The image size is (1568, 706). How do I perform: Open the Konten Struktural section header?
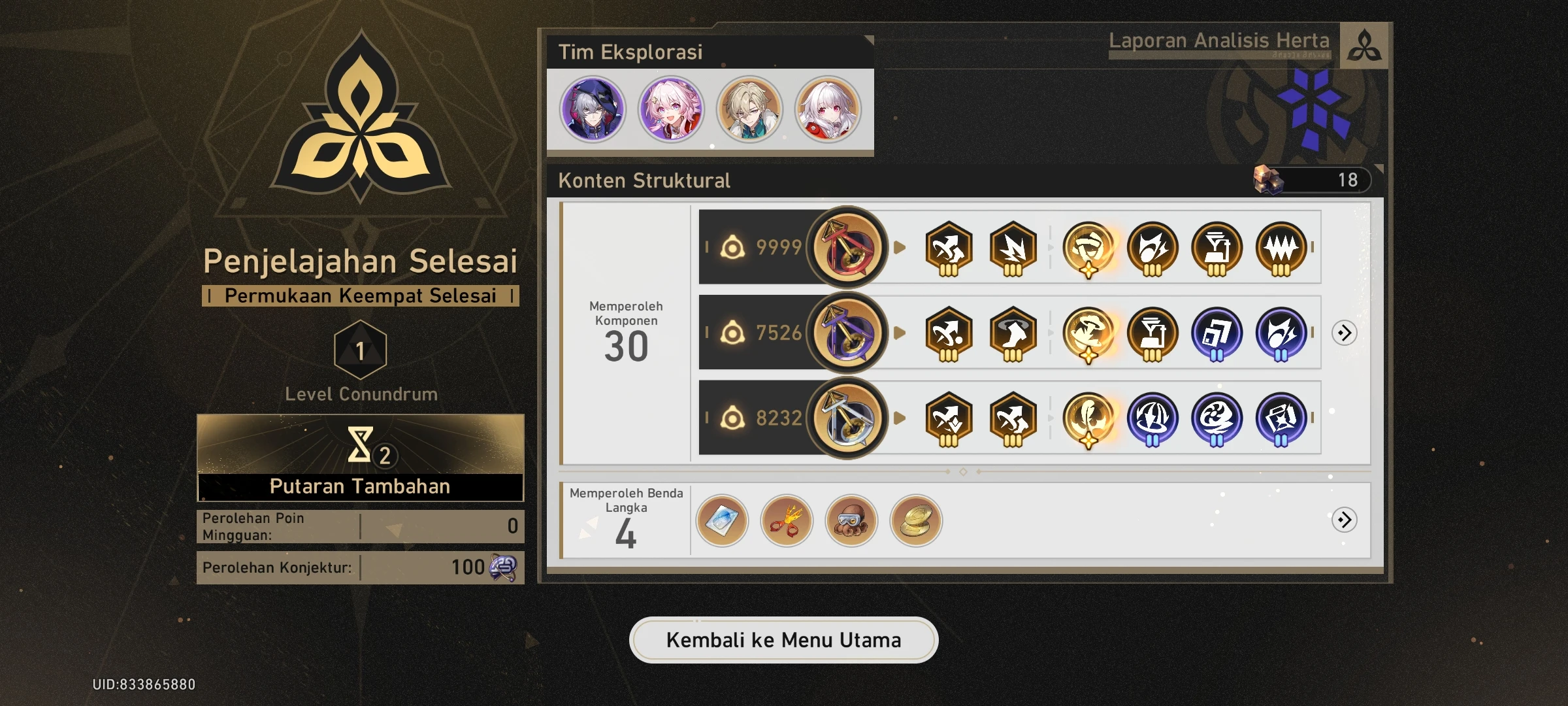click(x=644, y=182)
